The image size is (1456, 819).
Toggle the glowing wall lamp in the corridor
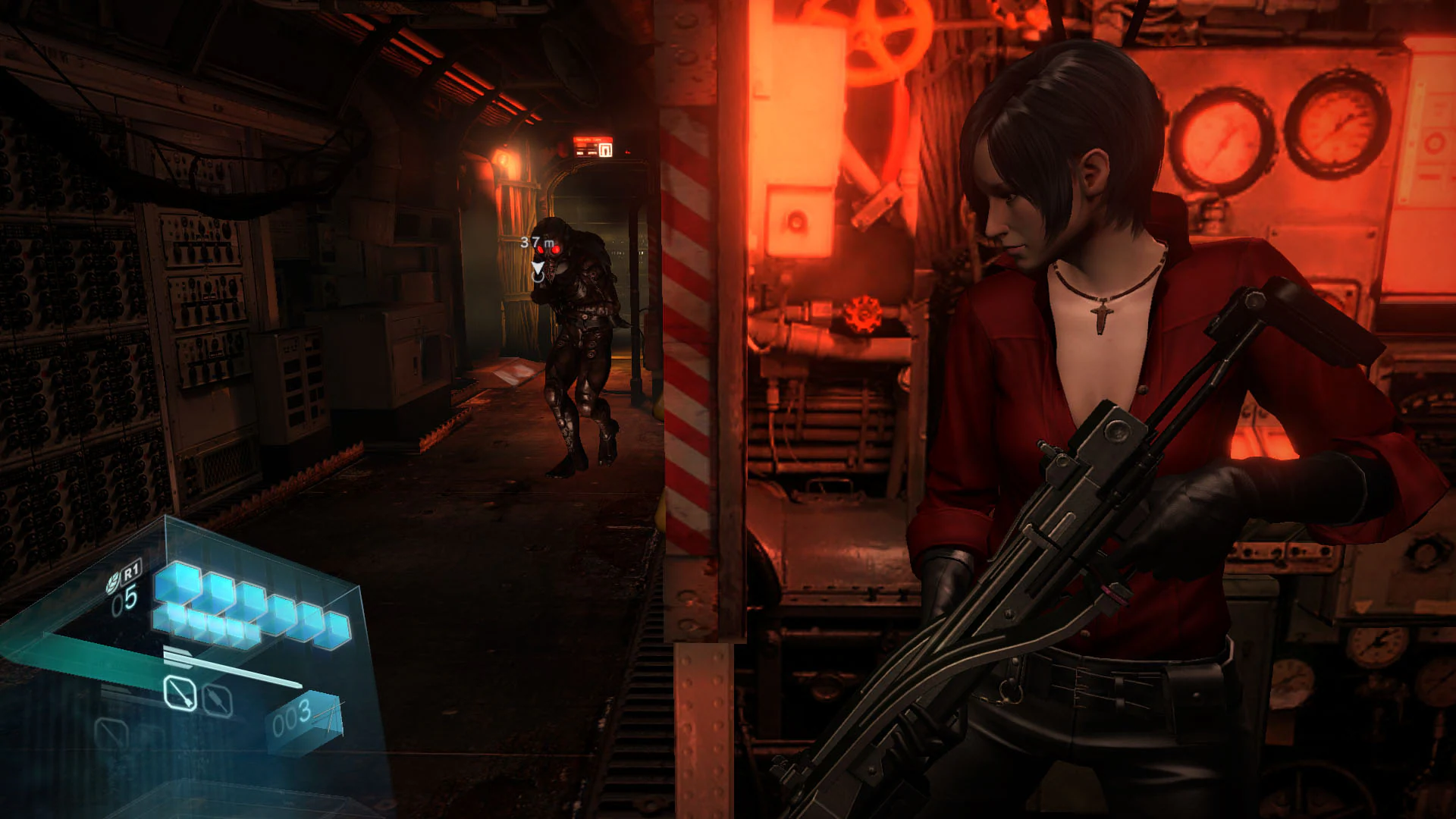[x=504, y=158]
